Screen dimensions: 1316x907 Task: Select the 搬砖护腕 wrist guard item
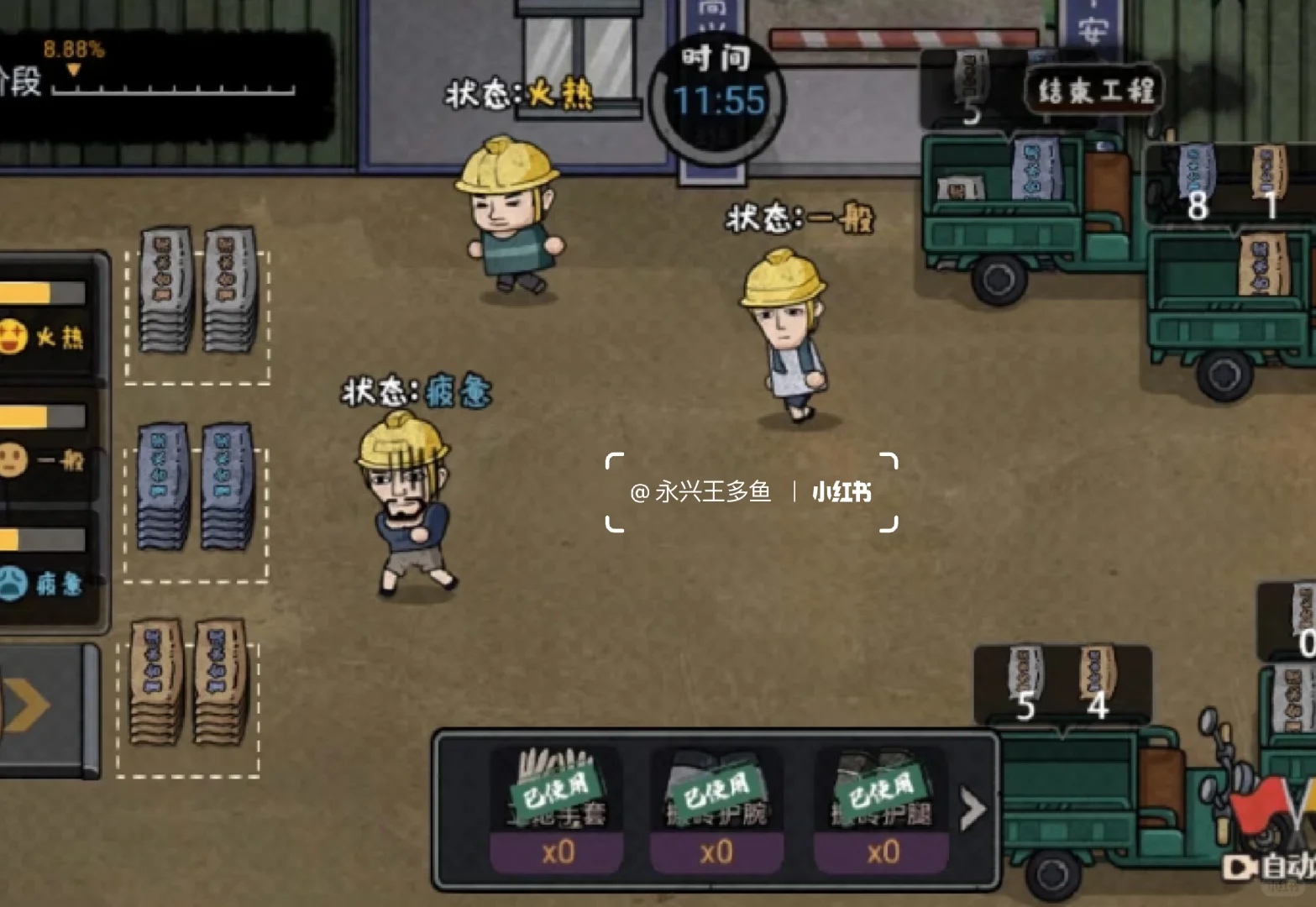[716, 789]
